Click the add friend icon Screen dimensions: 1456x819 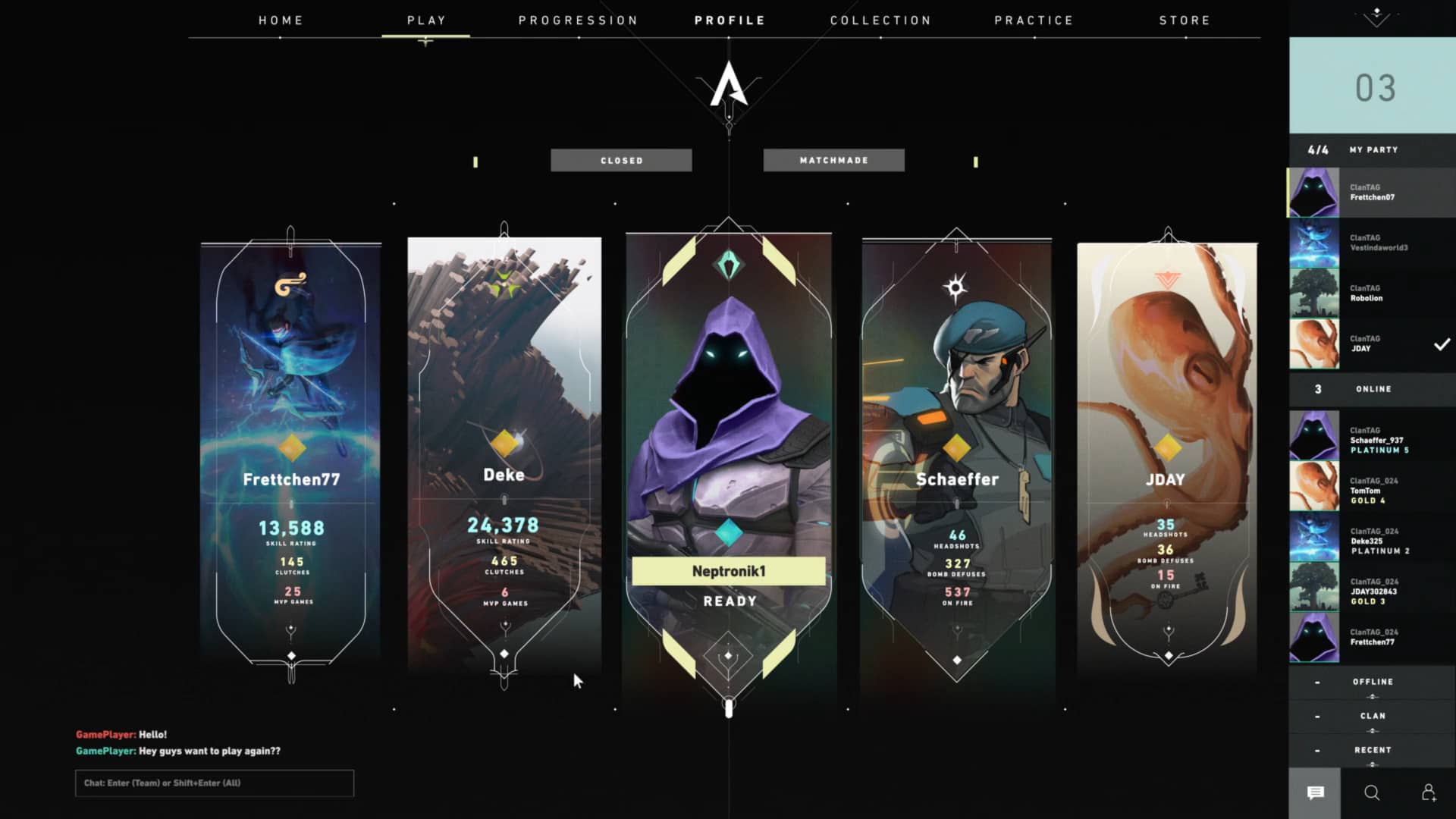pyautogui.click(x=1429, y=793)
